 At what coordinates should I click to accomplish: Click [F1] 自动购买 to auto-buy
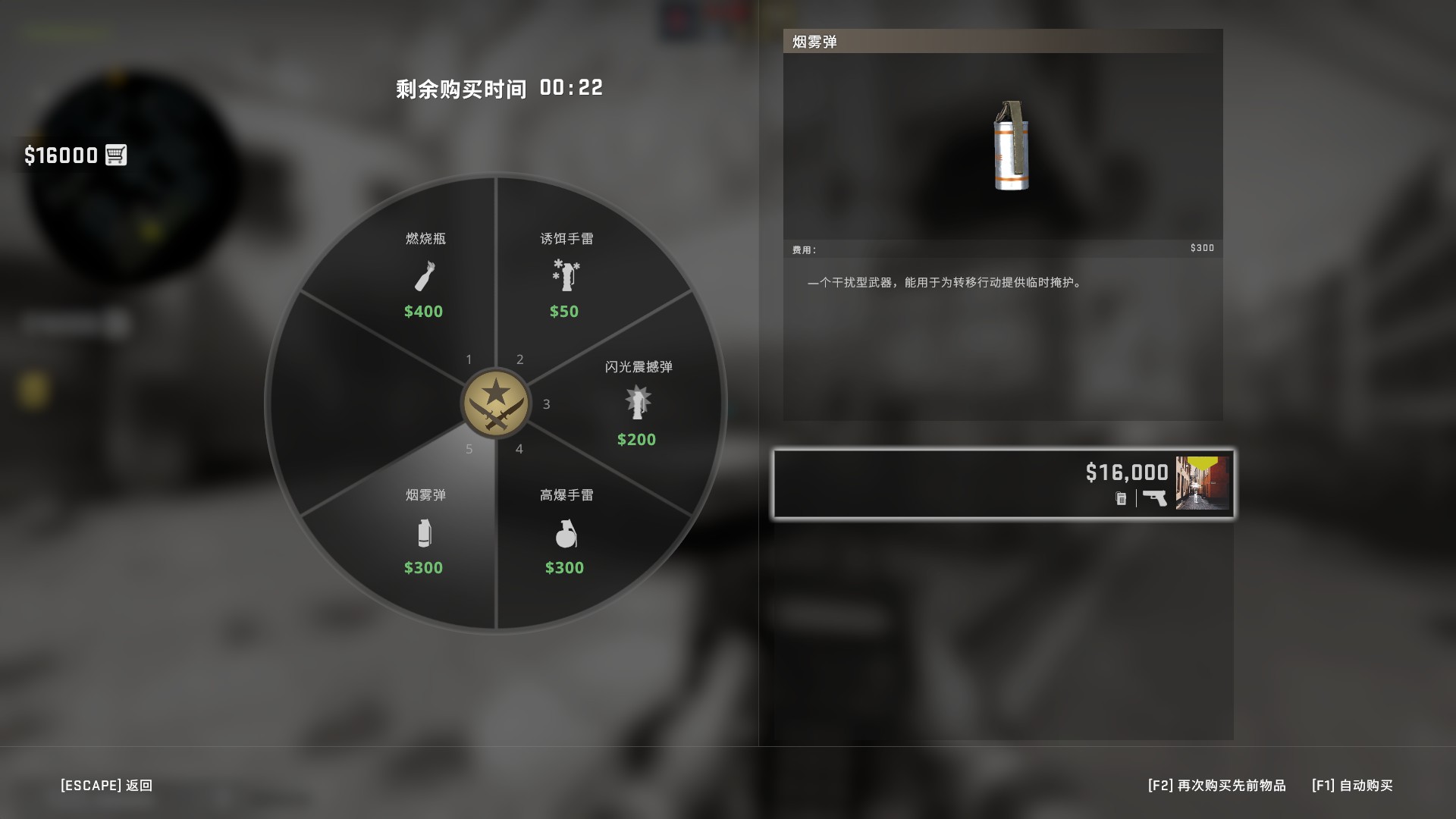pyautogui.click(x=1350, y=786)
